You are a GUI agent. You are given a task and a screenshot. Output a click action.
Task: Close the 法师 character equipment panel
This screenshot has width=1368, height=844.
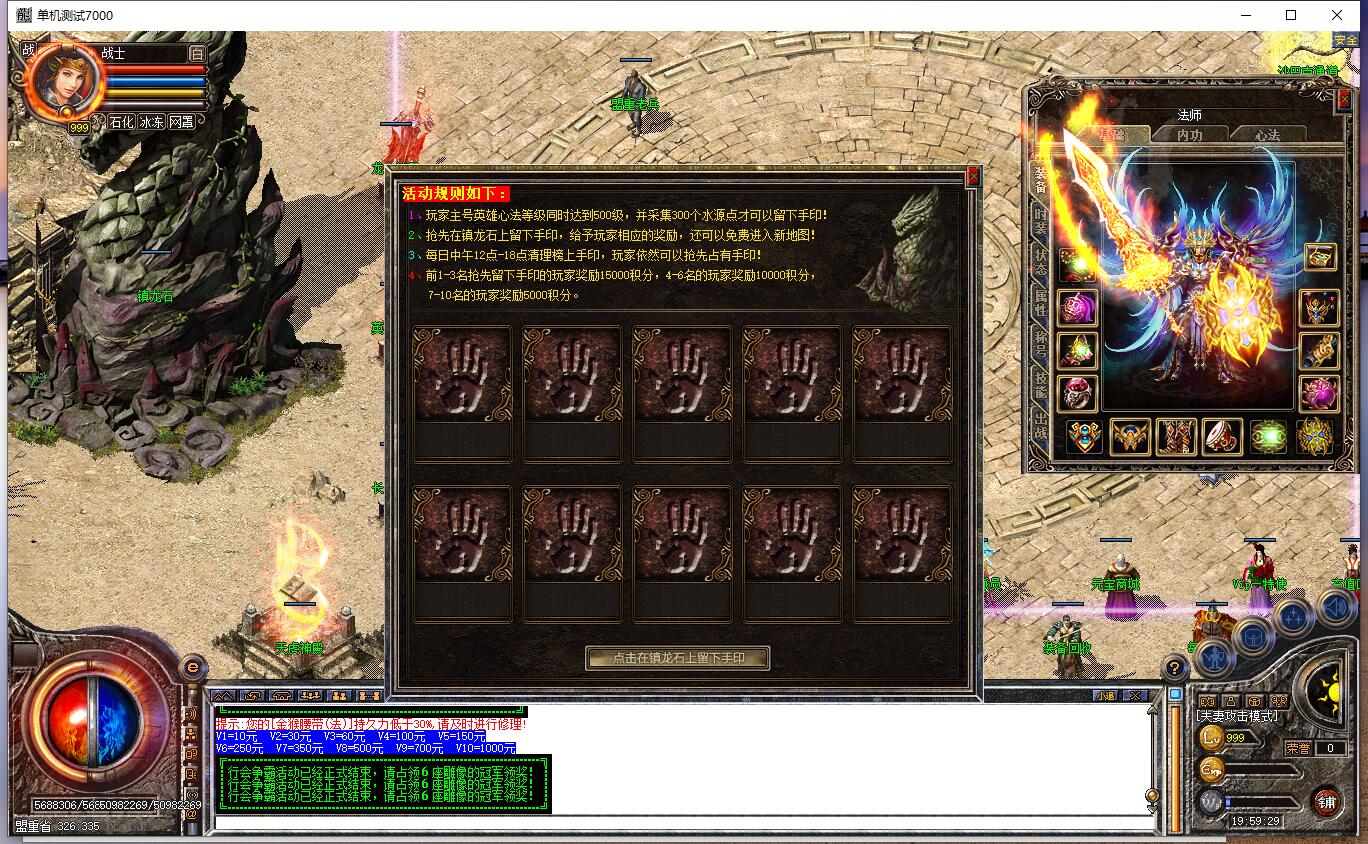click(x=1345, y=99)
